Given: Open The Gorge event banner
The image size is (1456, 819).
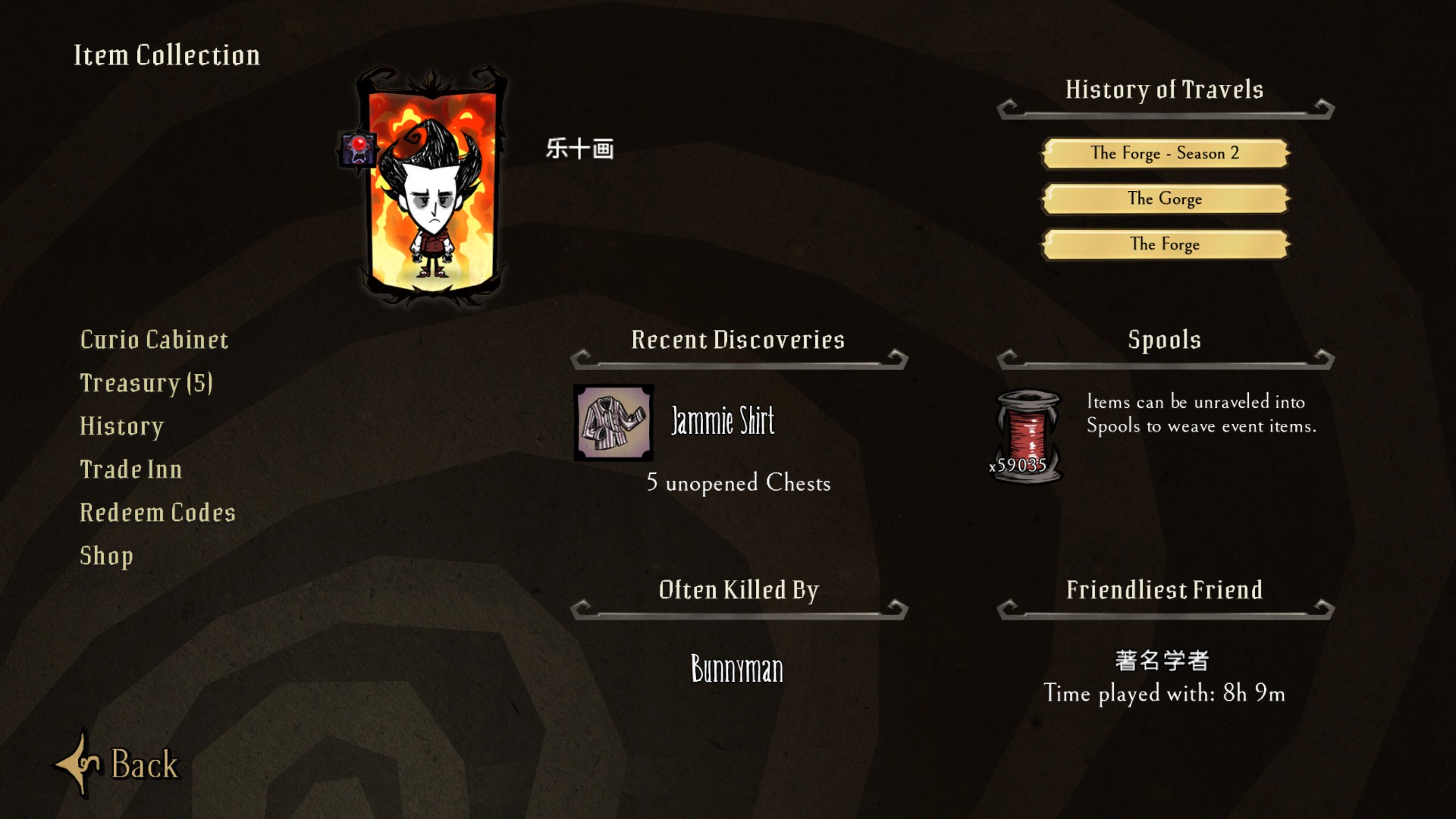Looking at the screenshot, I should click(1165, 199).
